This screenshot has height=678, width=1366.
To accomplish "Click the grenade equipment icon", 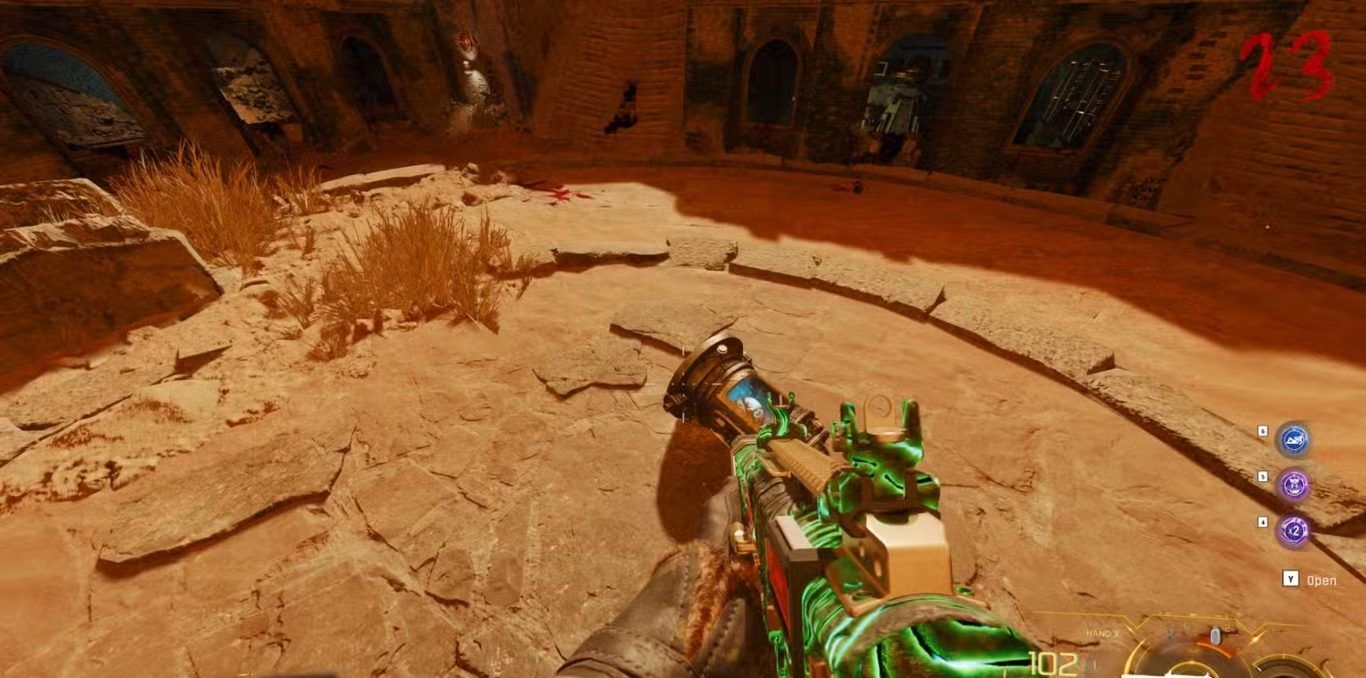I will (x=1215, y=636).
